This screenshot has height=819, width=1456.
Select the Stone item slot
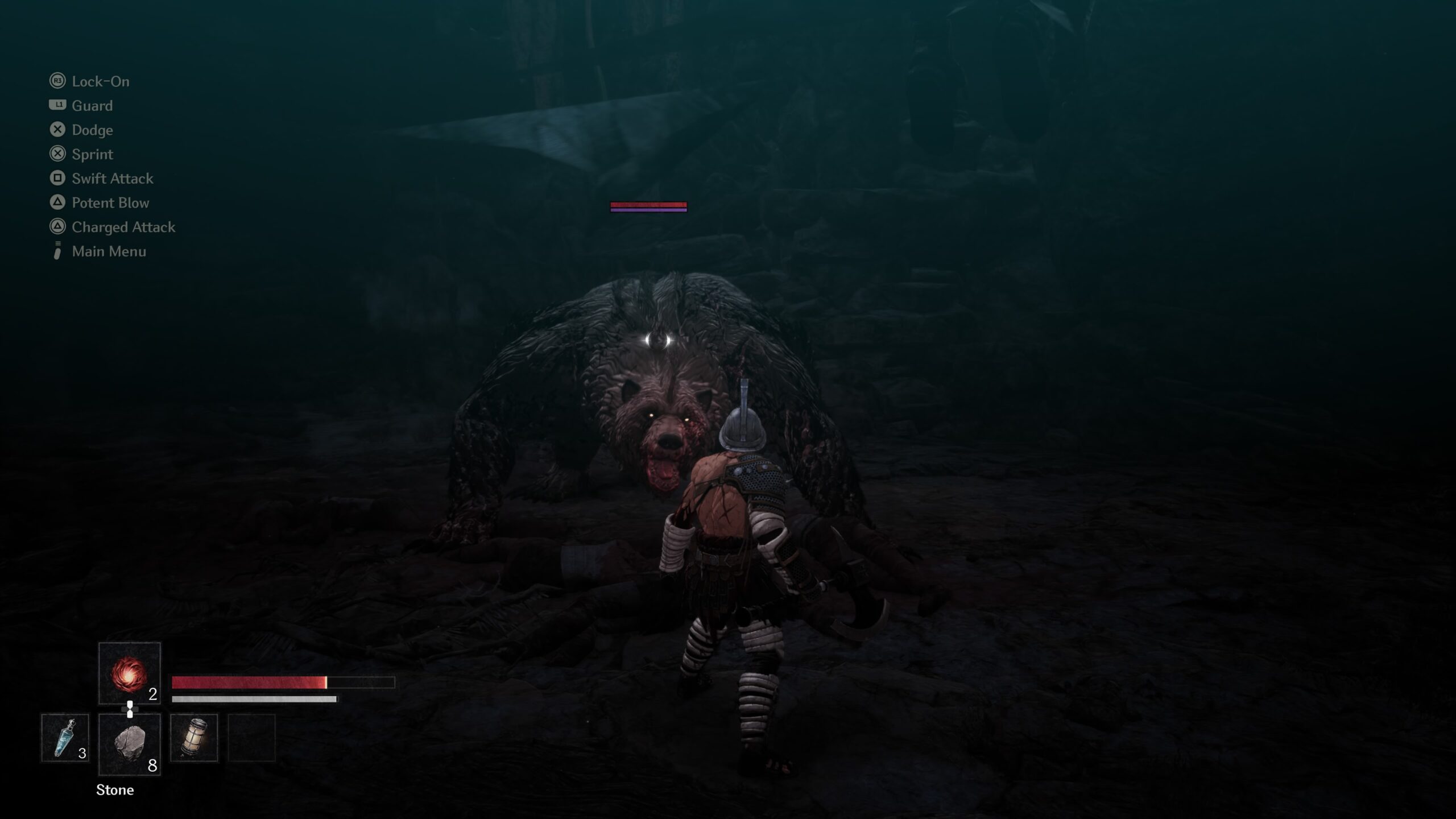pos(129,744)
